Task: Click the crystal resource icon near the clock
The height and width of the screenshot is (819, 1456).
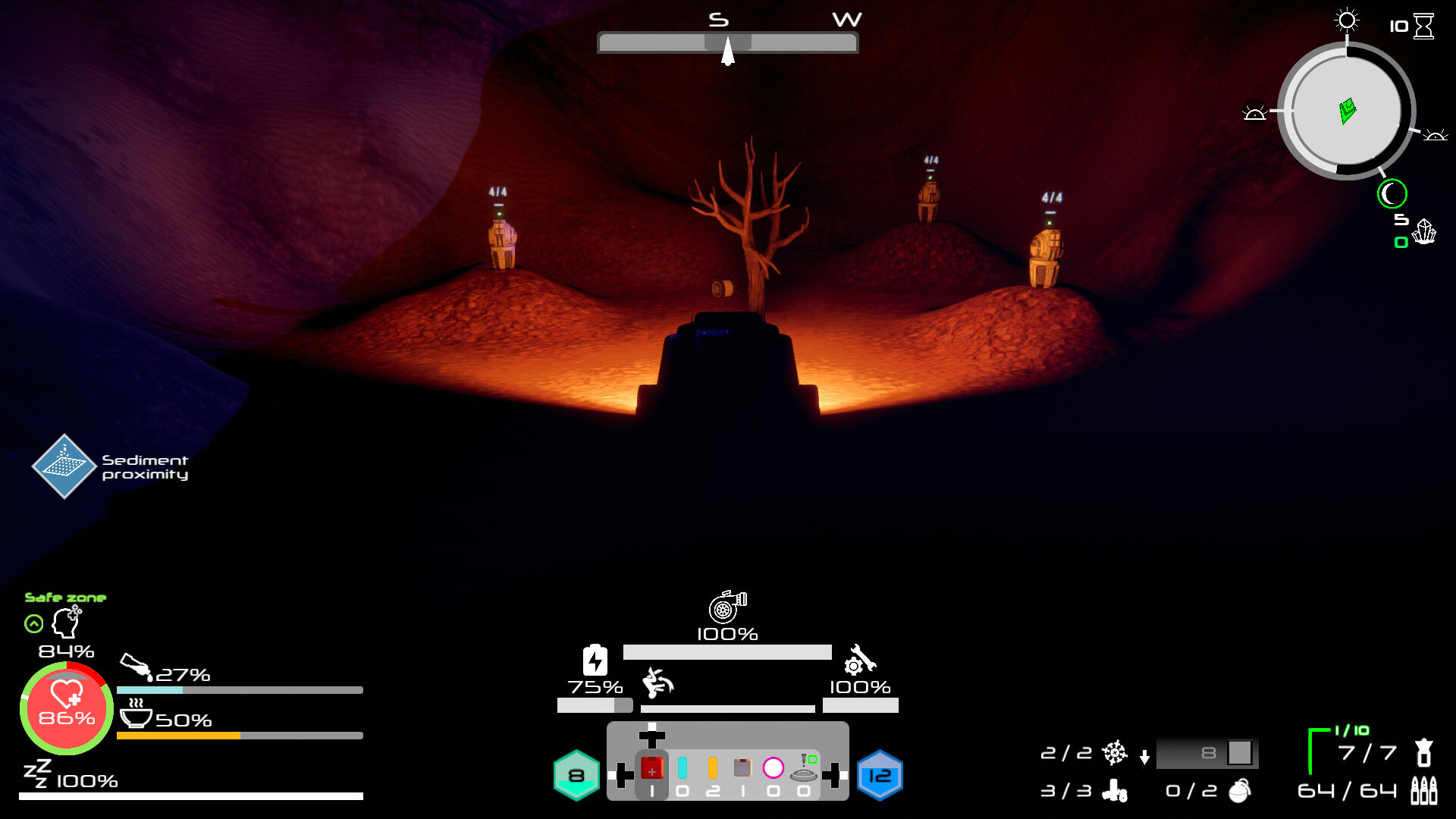Action: pyautogui.click(x=1424, y=232)
